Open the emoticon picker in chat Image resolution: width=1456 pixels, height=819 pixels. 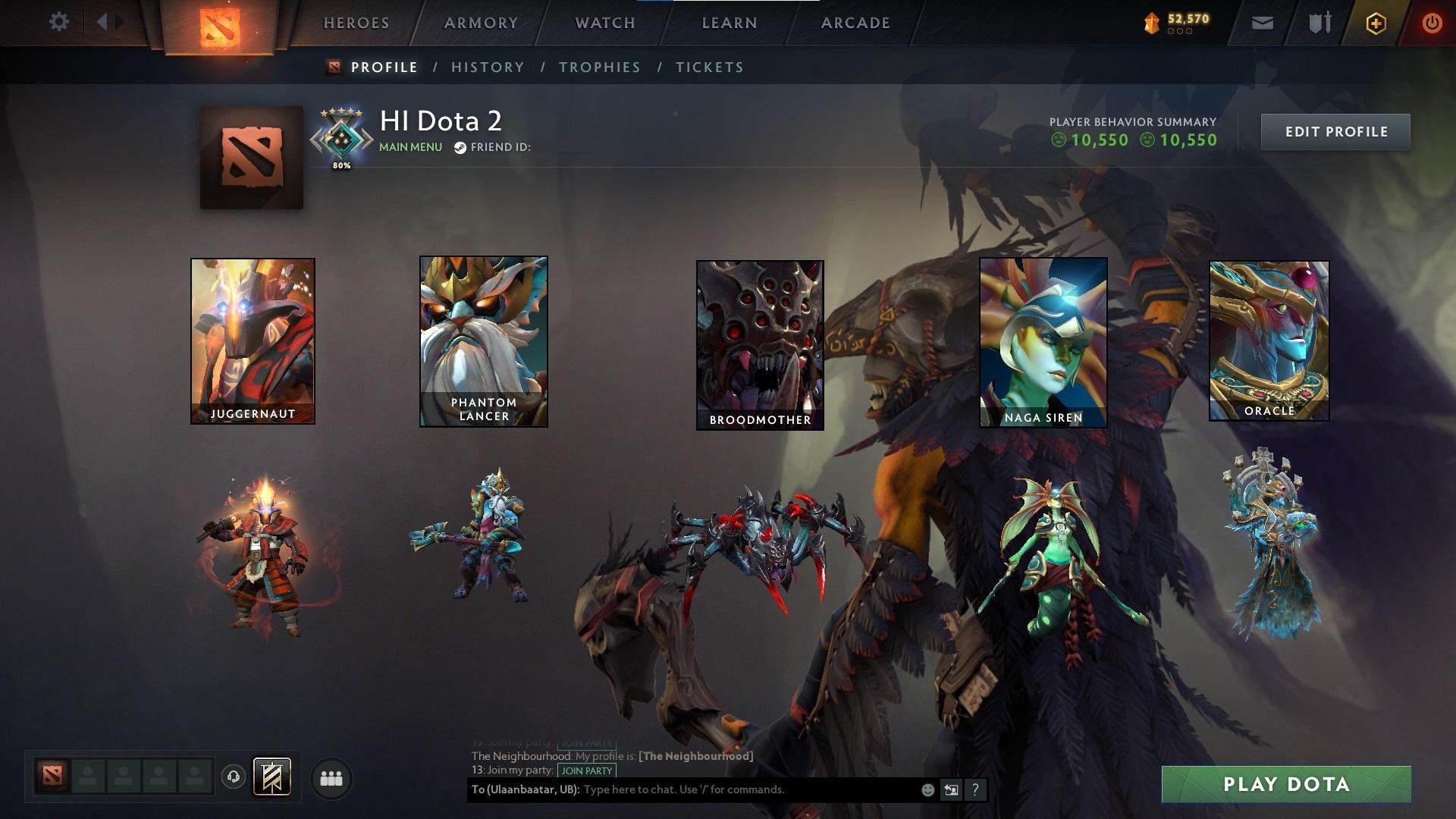point(927,789)
